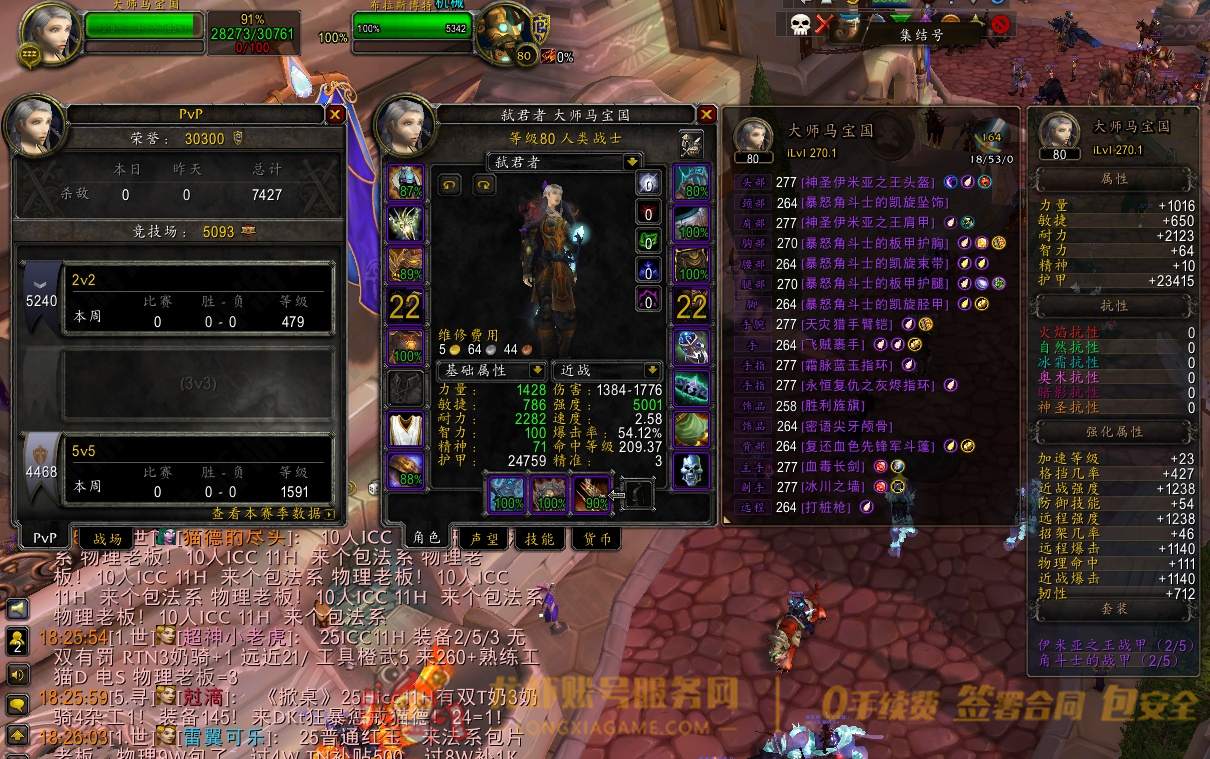The width and height of the screenshot is (1210, 759).
Task: Switch to the 战场 battleground tab
Action: click(106, 538)
